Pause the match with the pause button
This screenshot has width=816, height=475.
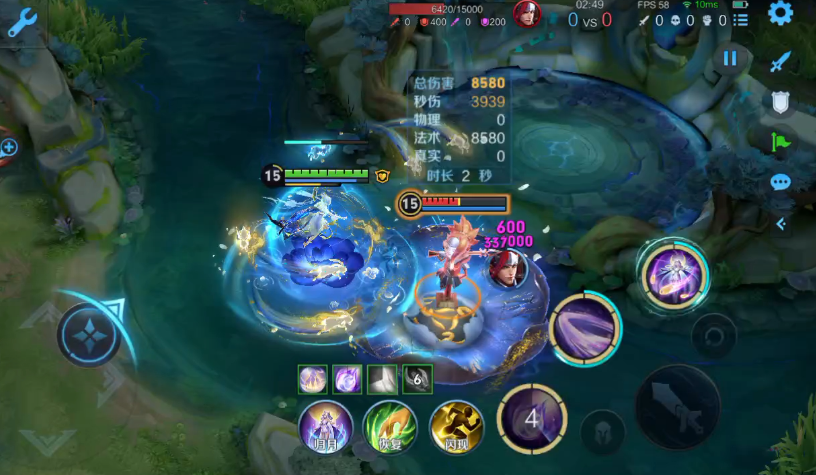(x=730, y=58)
